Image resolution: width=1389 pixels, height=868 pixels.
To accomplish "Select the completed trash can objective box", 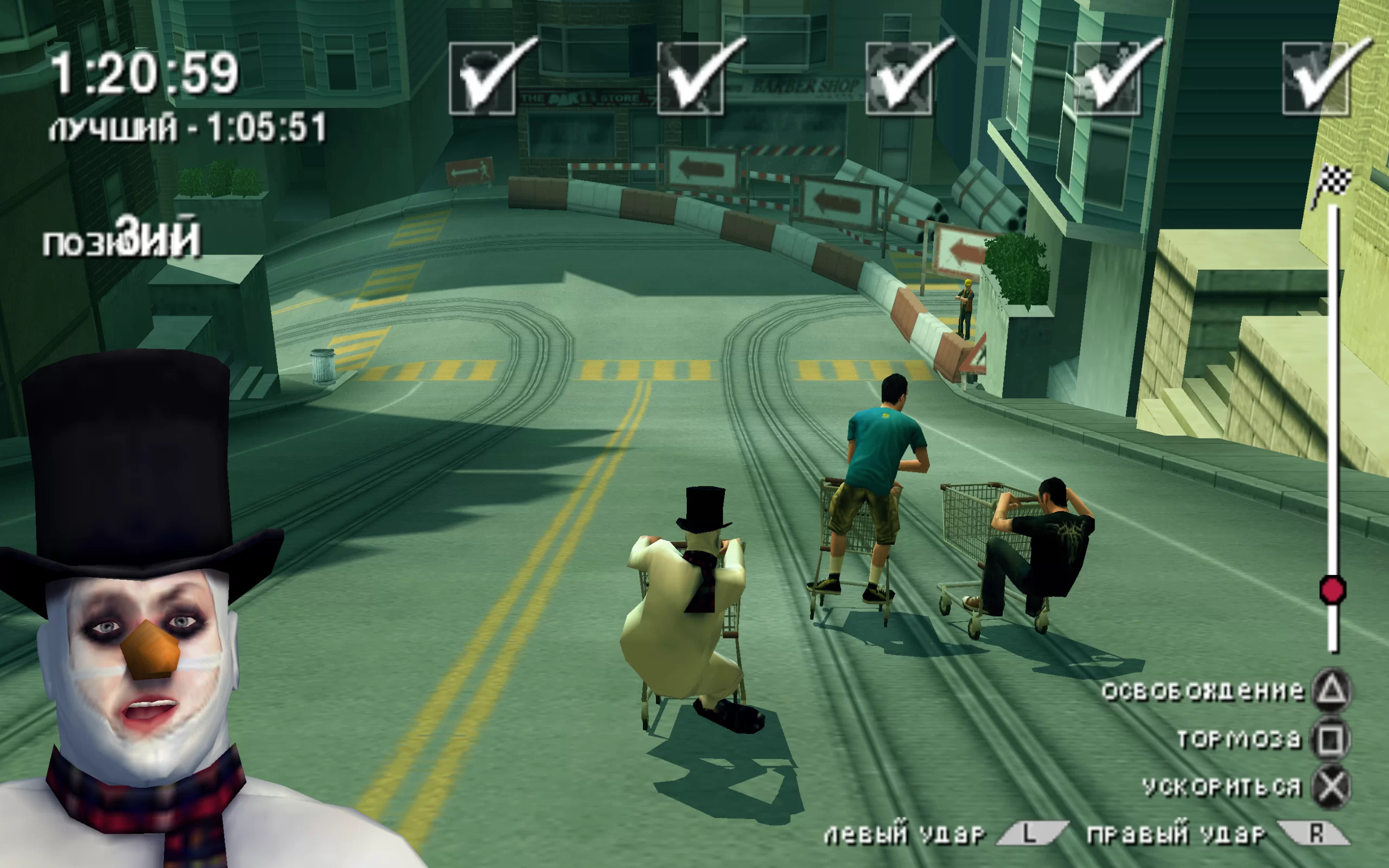I will pyautogui.click(x=482, y=79).
